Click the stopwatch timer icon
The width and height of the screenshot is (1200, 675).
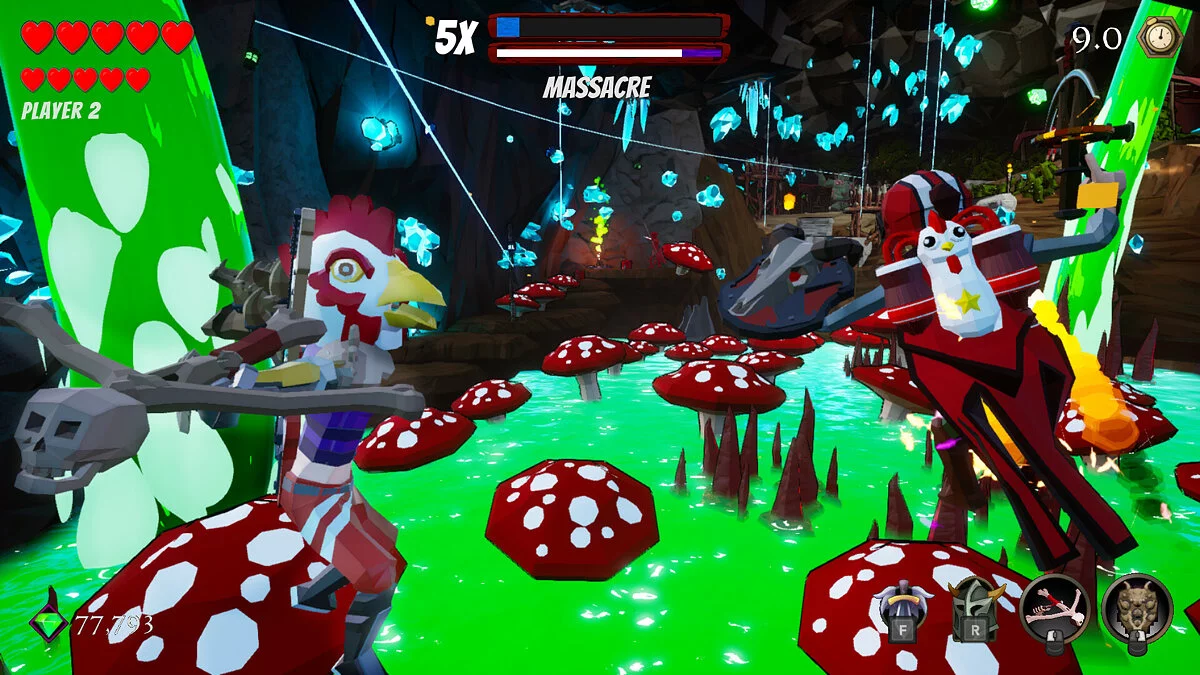(x=1160, y=37)
